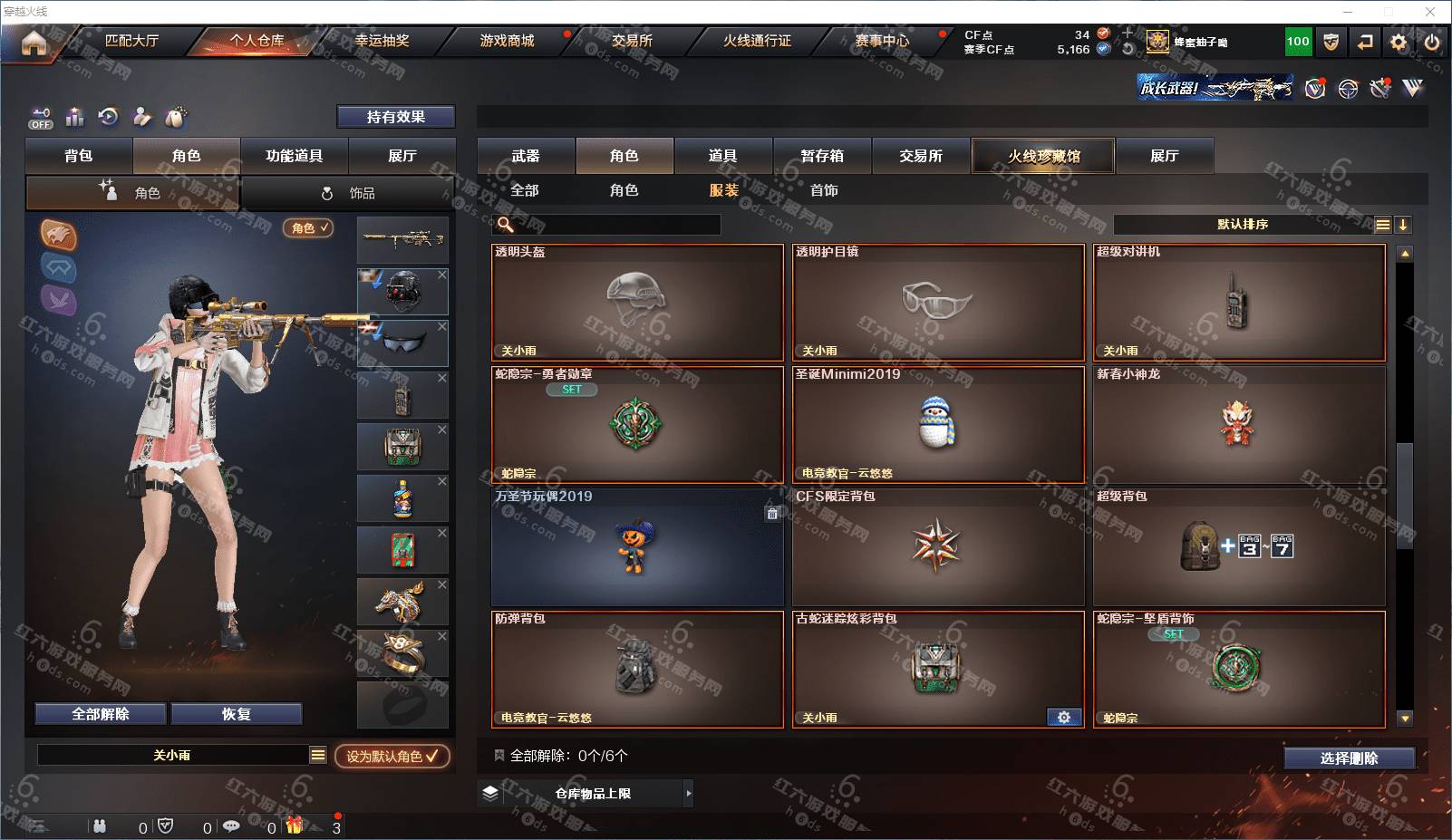The width and height of the screenshot is (1452, 840).
Task: Select the 透明头盔 helmet item
Action: tap(637, 303)
